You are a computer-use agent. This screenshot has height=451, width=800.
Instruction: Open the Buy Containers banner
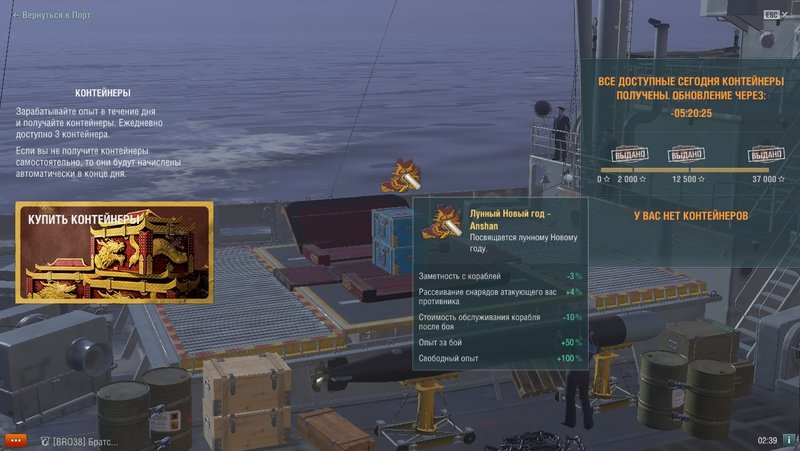pos(114,252)
